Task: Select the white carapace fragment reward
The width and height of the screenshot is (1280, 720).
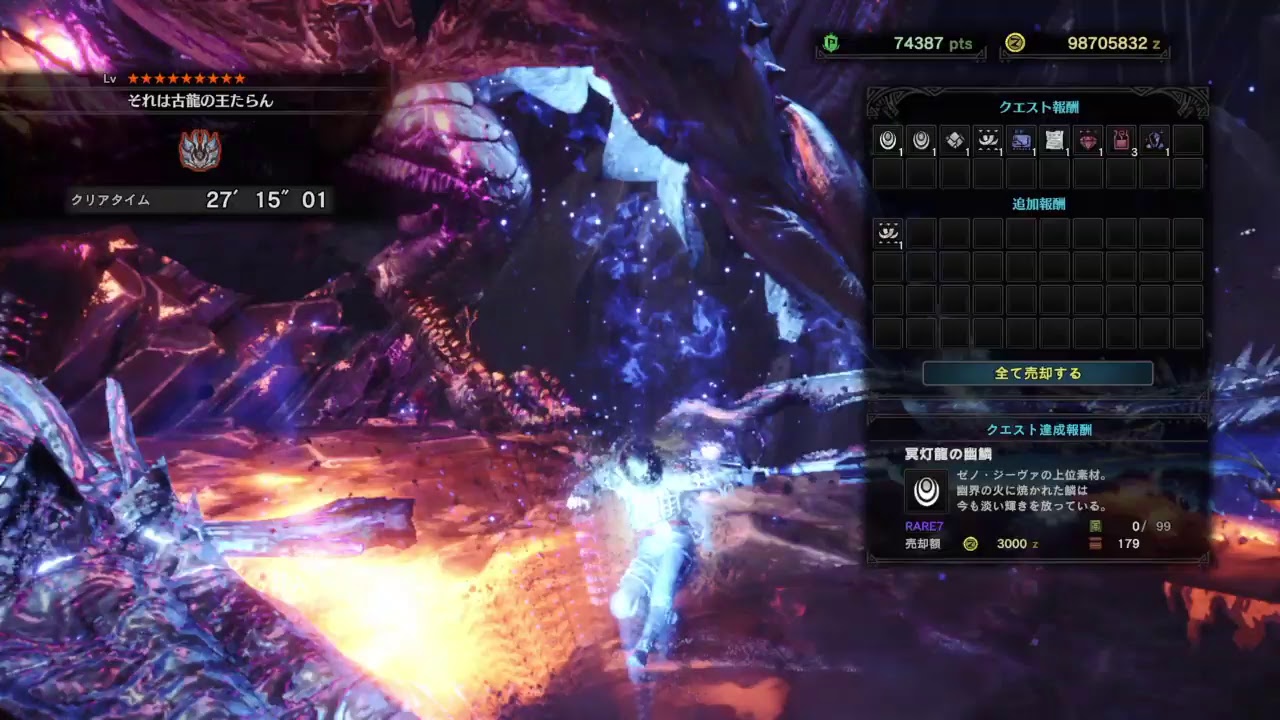Action: 954,140
